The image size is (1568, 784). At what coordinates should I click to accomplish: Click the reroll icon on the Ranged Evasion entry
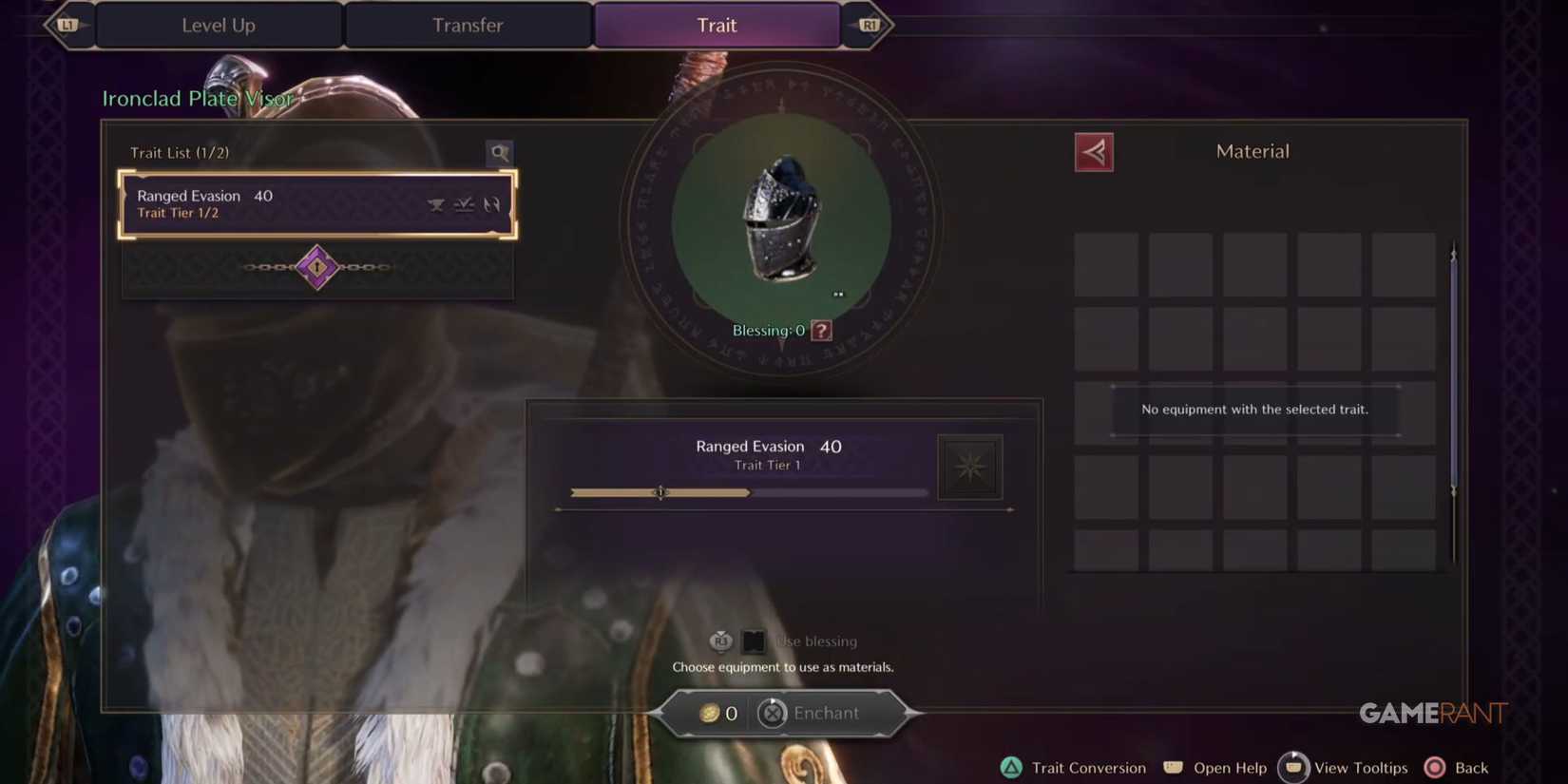pyautogui.click(x=492, y=203)
